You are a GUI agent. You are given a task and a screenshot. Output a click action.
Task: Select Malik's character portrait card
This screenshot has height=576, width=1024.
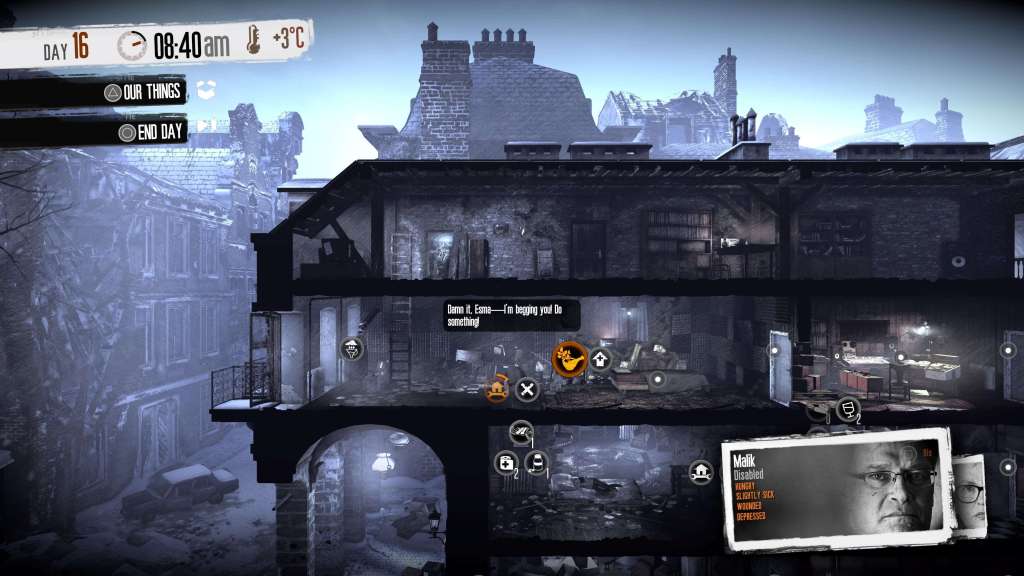coord(835,491)
